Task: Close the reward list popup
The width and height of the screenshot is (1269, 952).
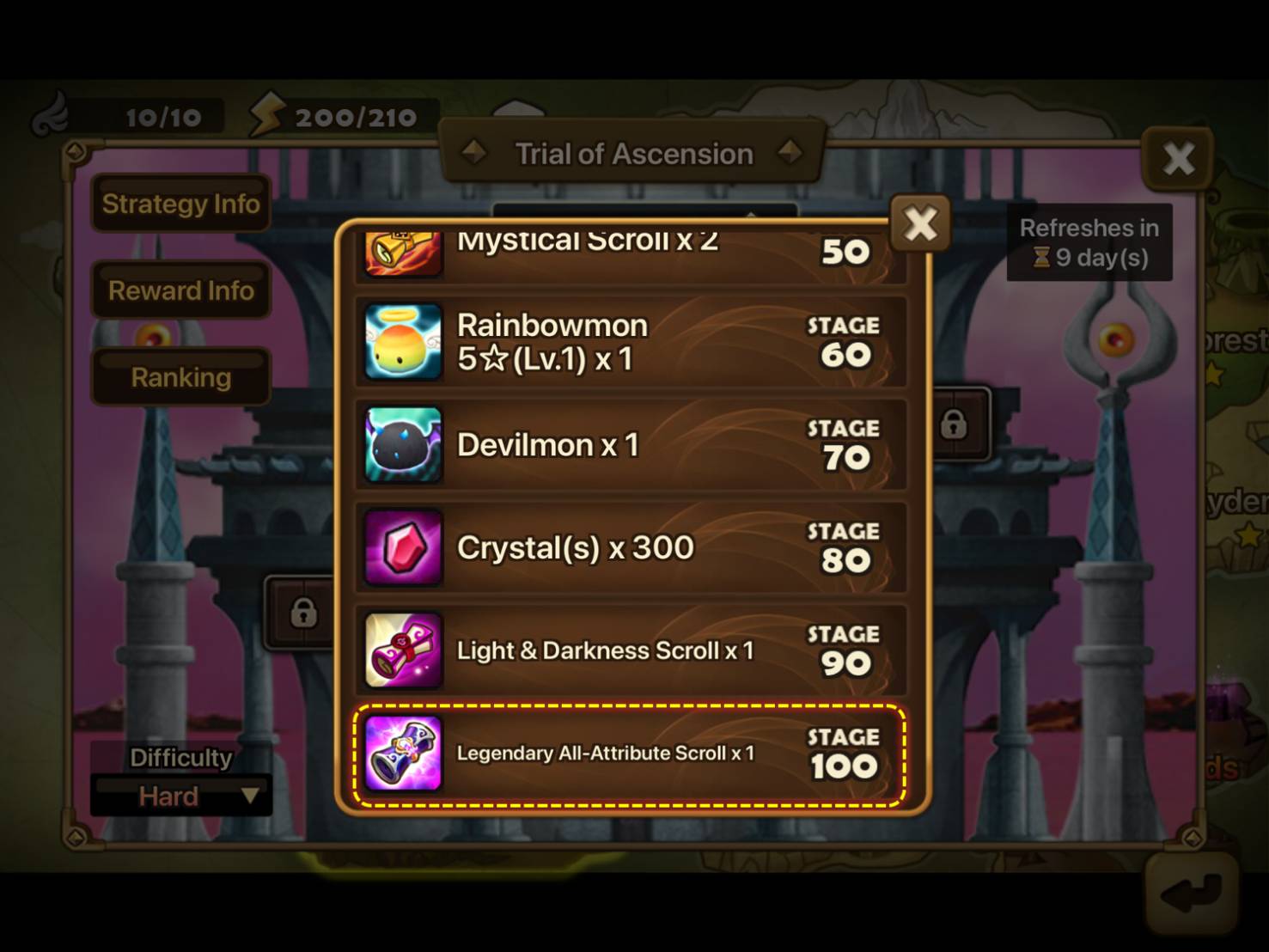Action: [x=919, y=224]
